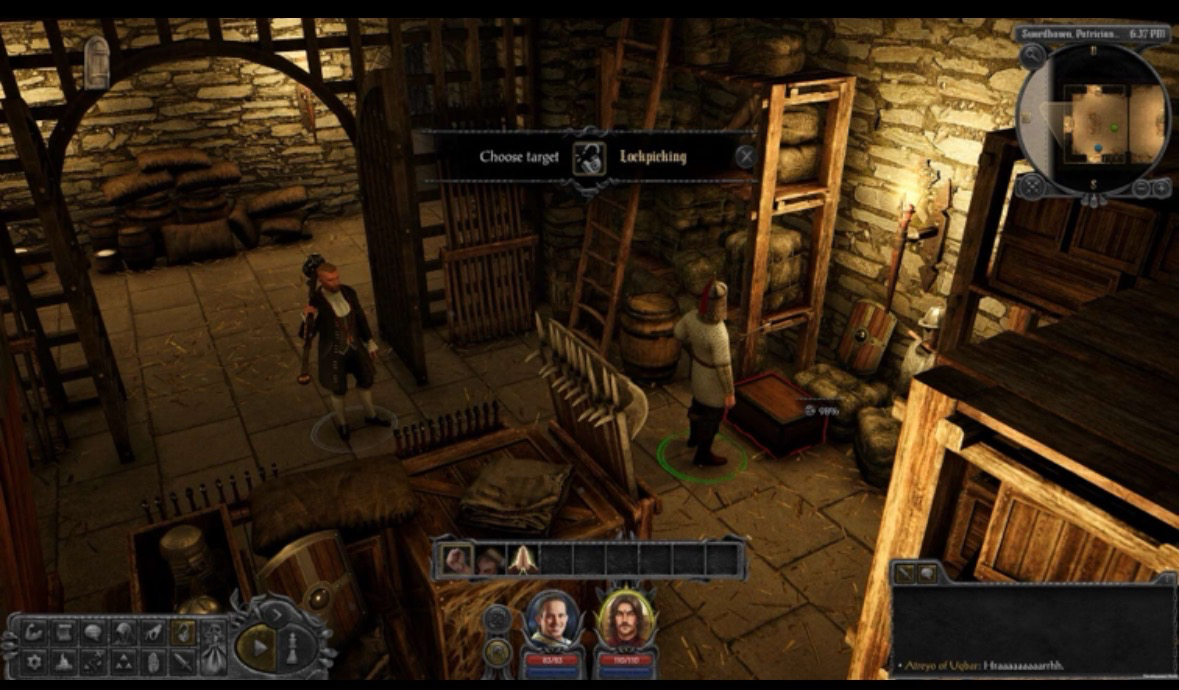Click the crossed-arrows button below the minimap
The height and width of the screenshot is (690, 1179).
pos(1032,186)
